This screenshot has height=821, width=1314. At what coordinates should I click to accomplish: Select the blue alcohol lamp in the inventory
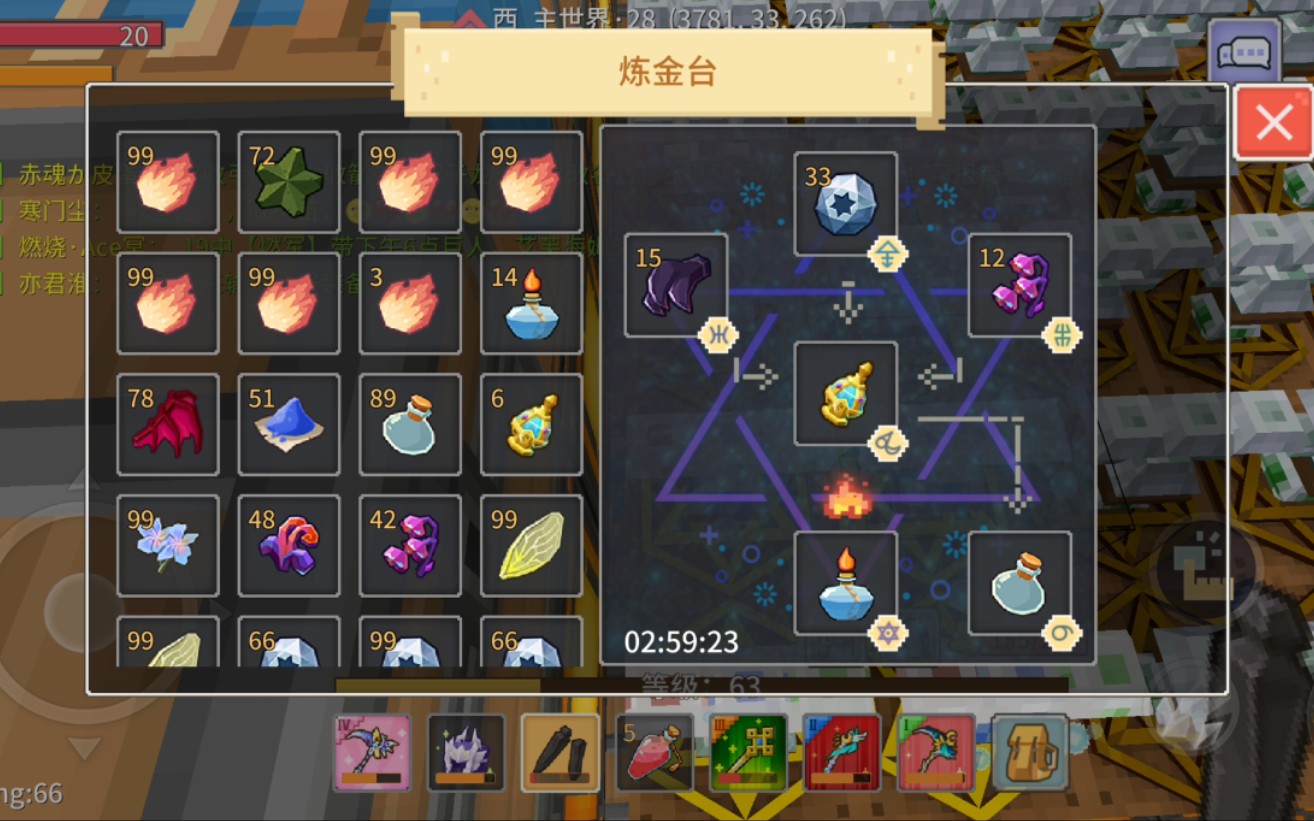pos(531,303)
